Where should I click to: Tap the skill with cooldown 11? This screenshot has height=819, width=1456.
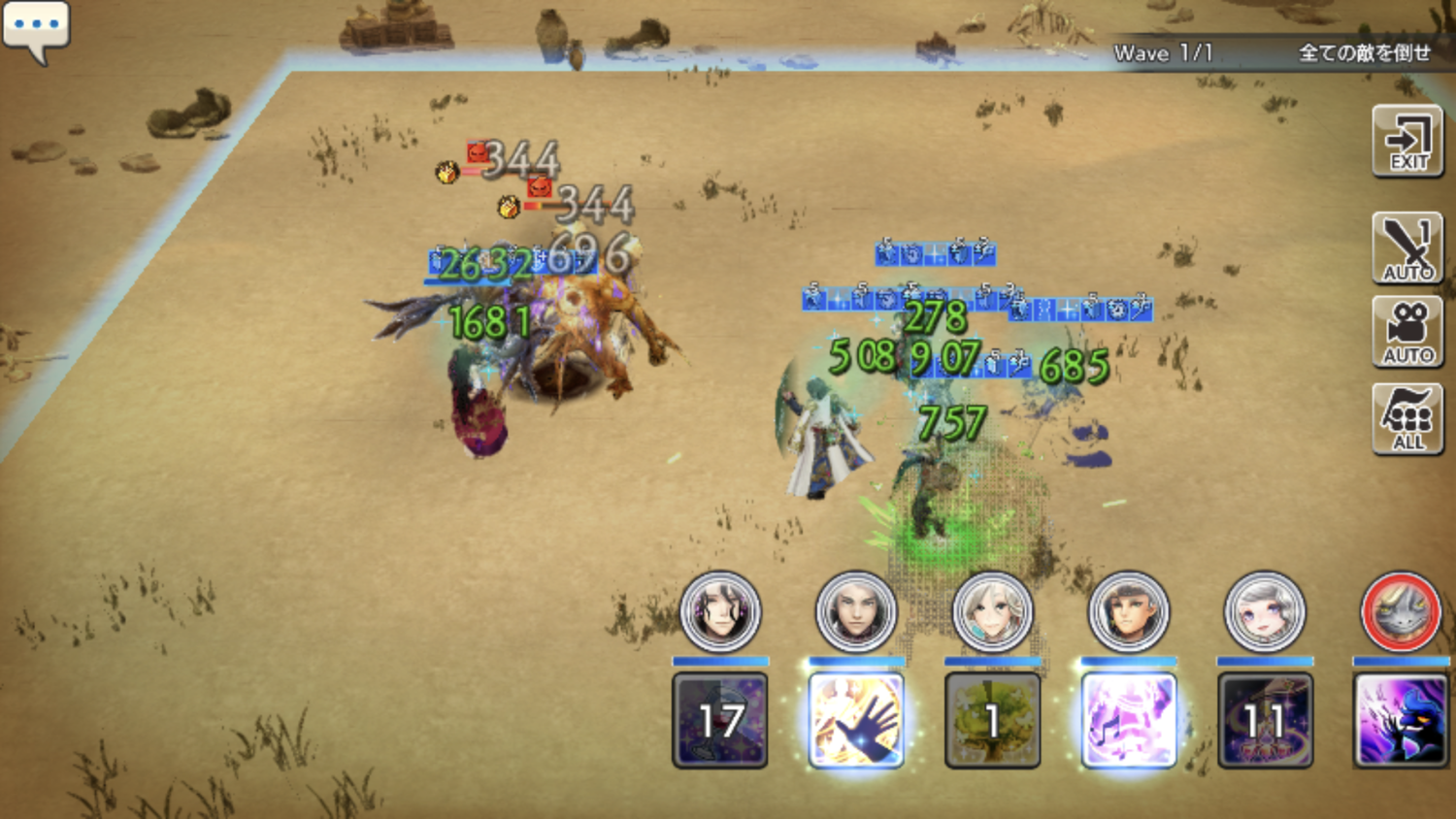coord(1264,720)
